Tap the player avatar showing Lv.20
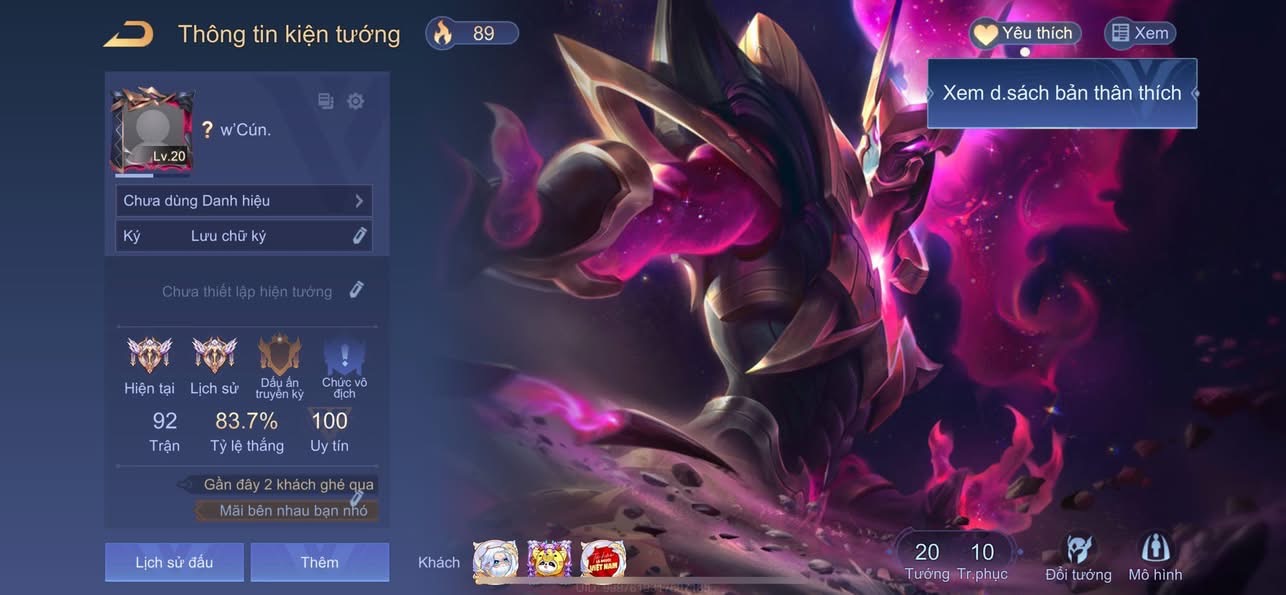This screenshot has width=1286, height=595. click(152, 131)
